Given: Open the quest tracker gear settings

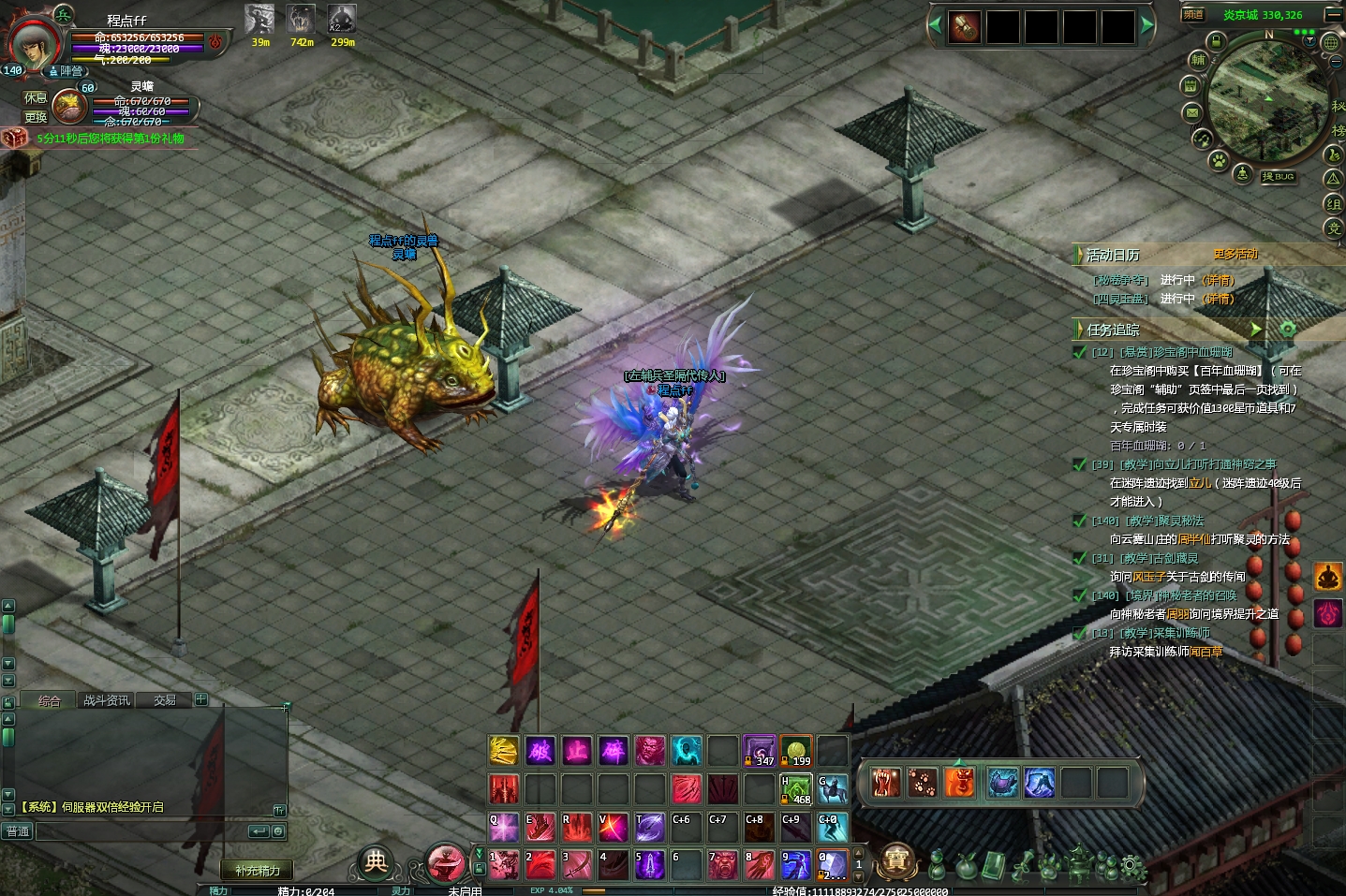Looking at the screenshot, I should (x=1288, y=329).
